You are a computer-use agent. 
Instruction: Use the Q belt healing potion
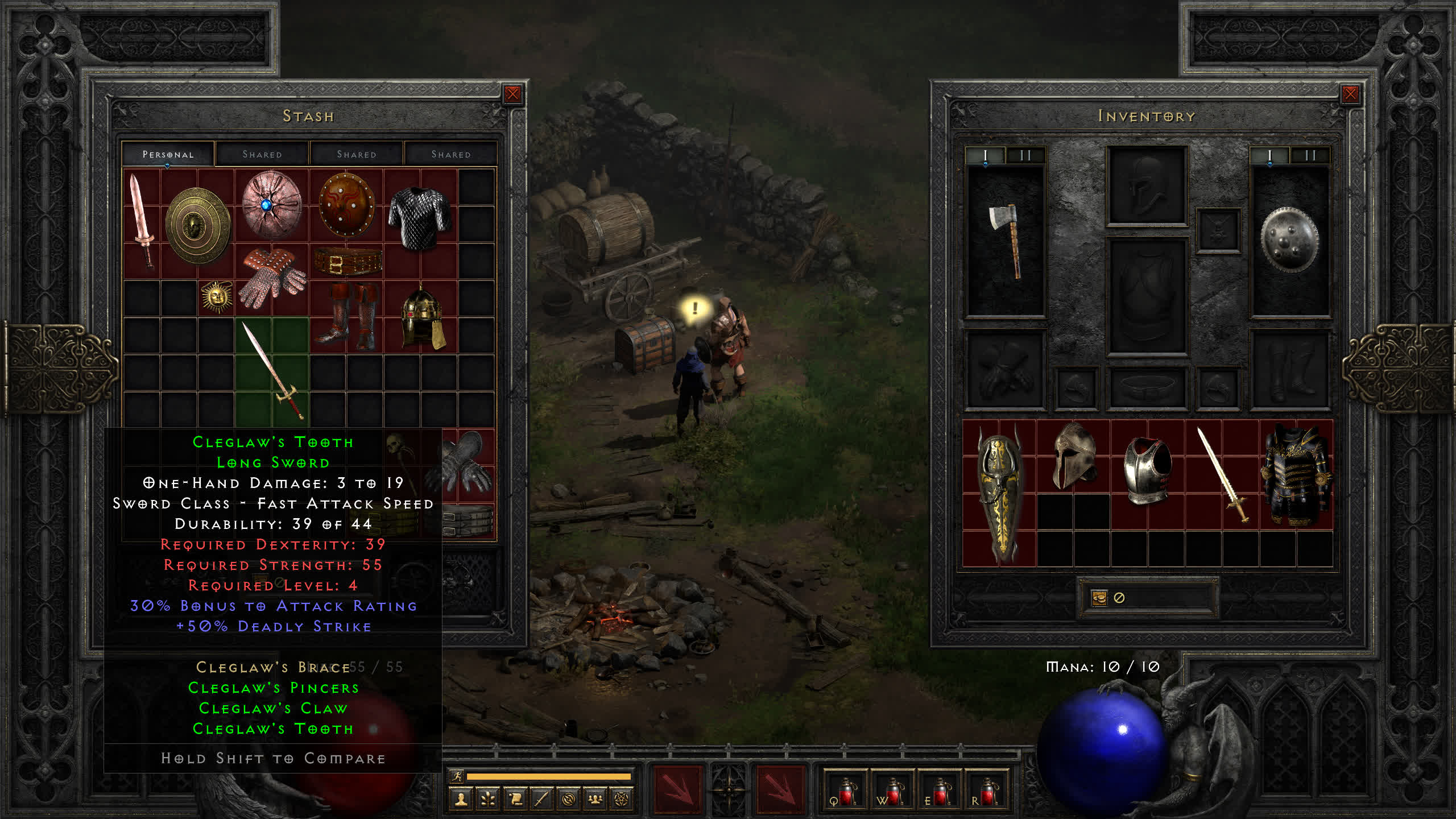click(845, 790)
